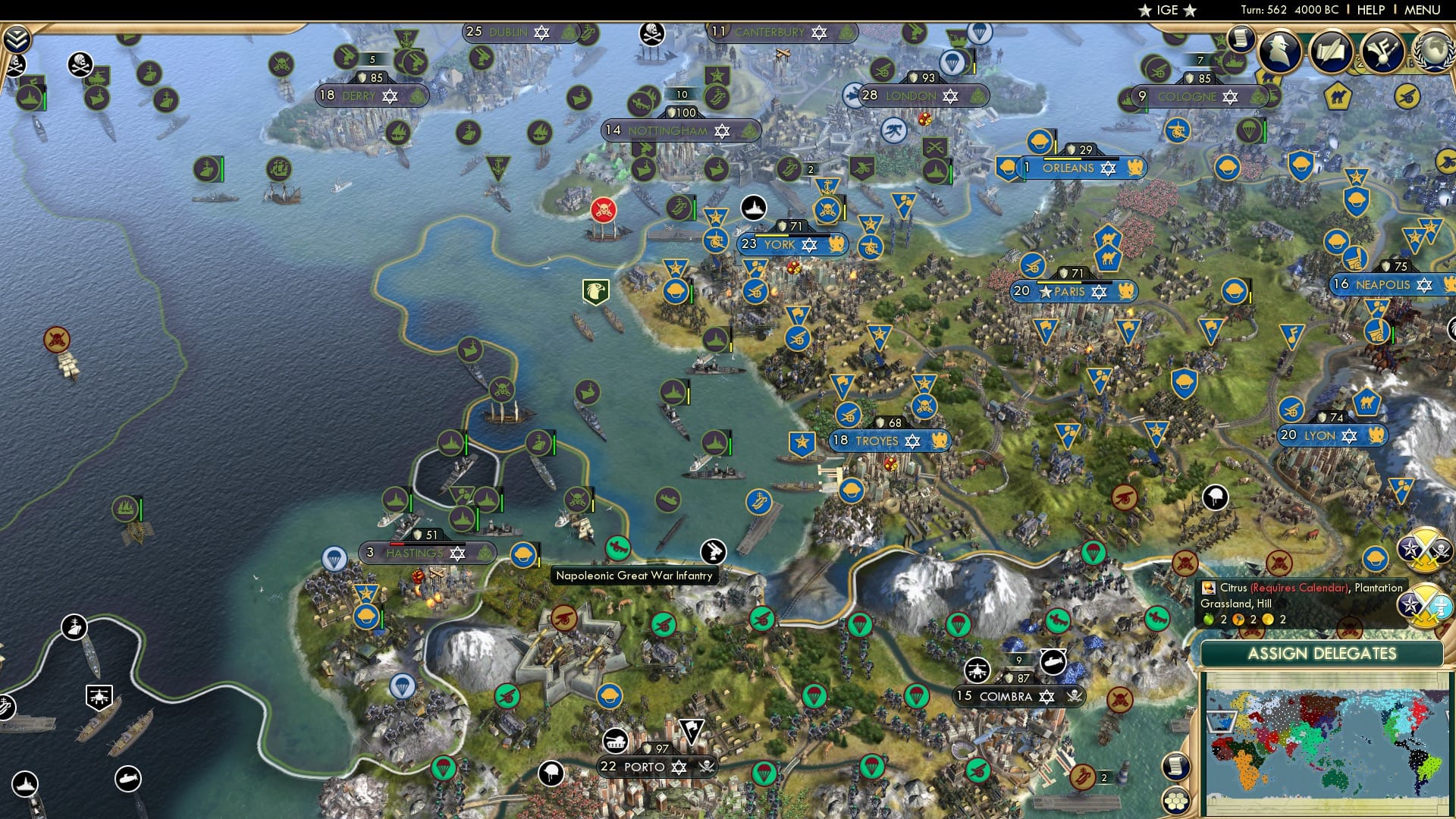
Task: Open the World Congress globe icon
Action: click(1436, 51)
